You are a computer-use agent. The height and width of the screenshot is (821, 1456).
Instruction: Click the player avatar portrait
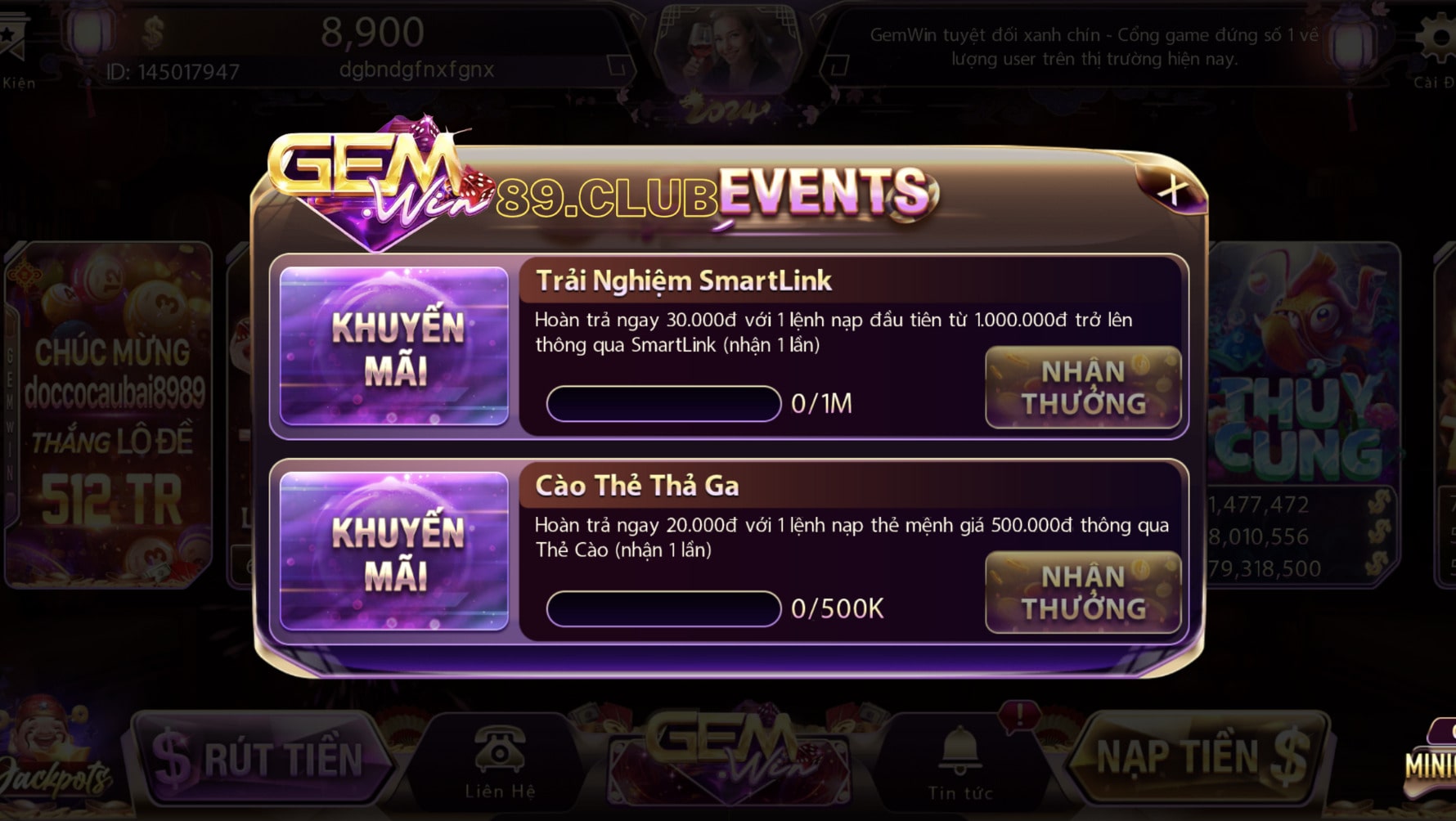click(730, 49)
